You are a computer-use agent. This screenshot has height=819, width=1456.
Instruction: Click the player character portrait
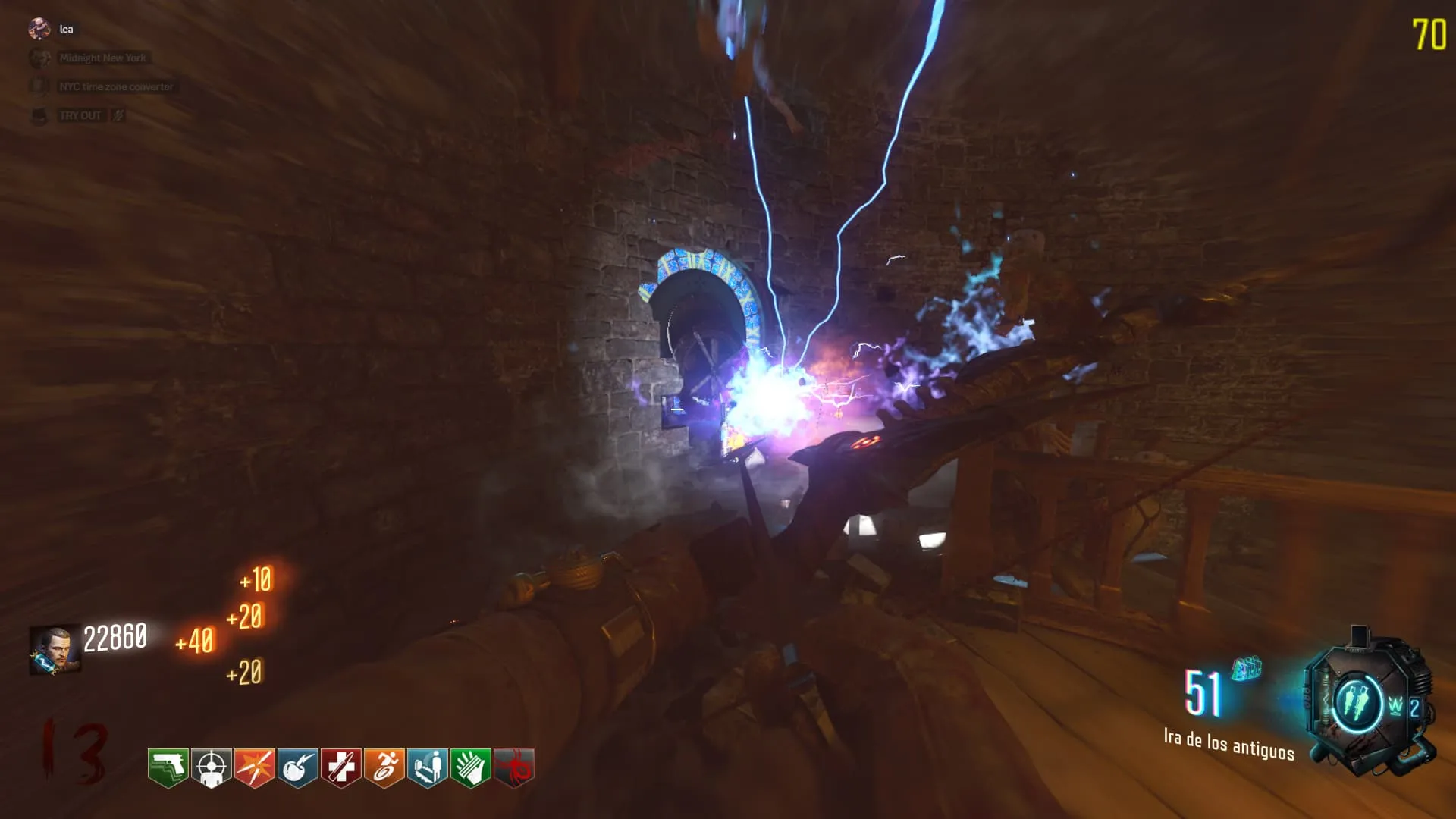[55, 650]
